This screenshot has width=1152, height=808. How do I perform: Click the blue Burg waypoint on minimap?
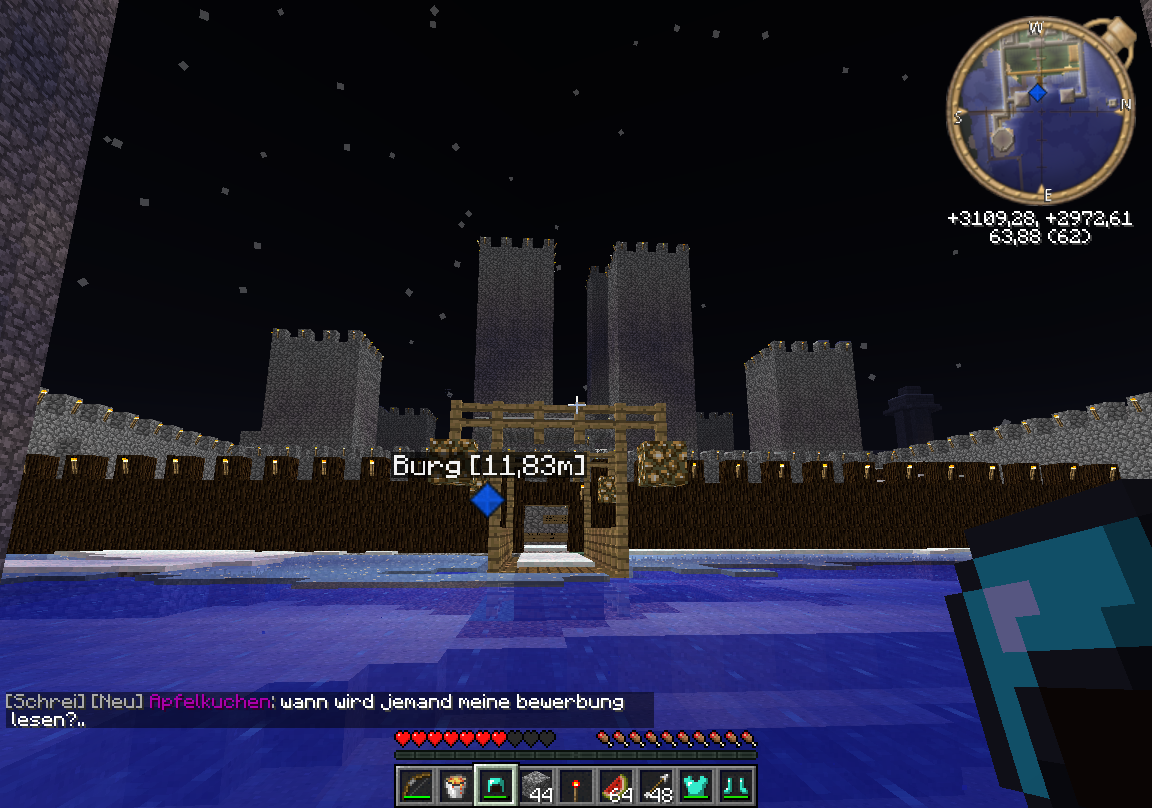click(x=1037, y=92)
